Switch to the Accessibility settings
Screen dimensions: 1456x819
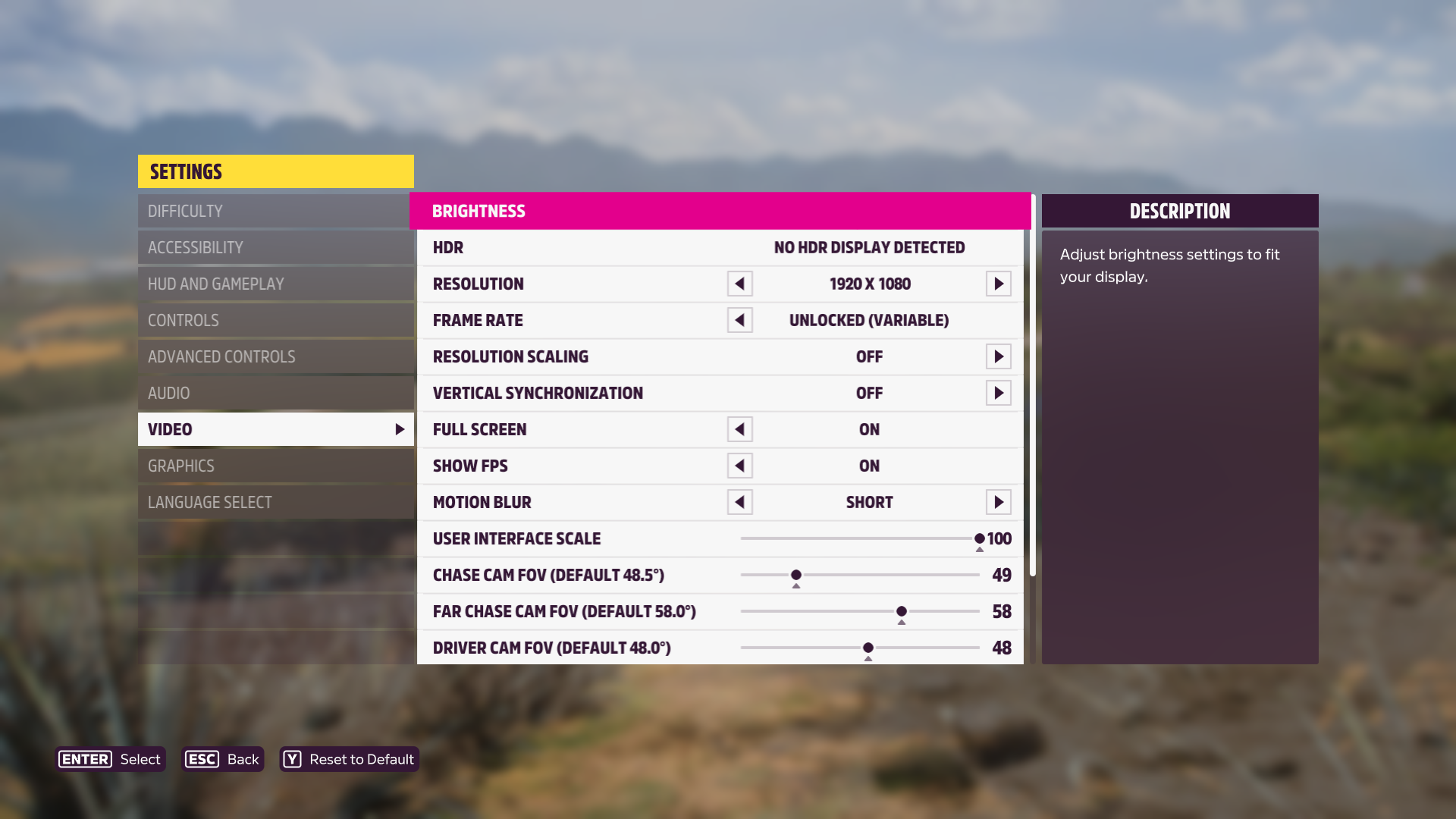click(x=275, y=247)
